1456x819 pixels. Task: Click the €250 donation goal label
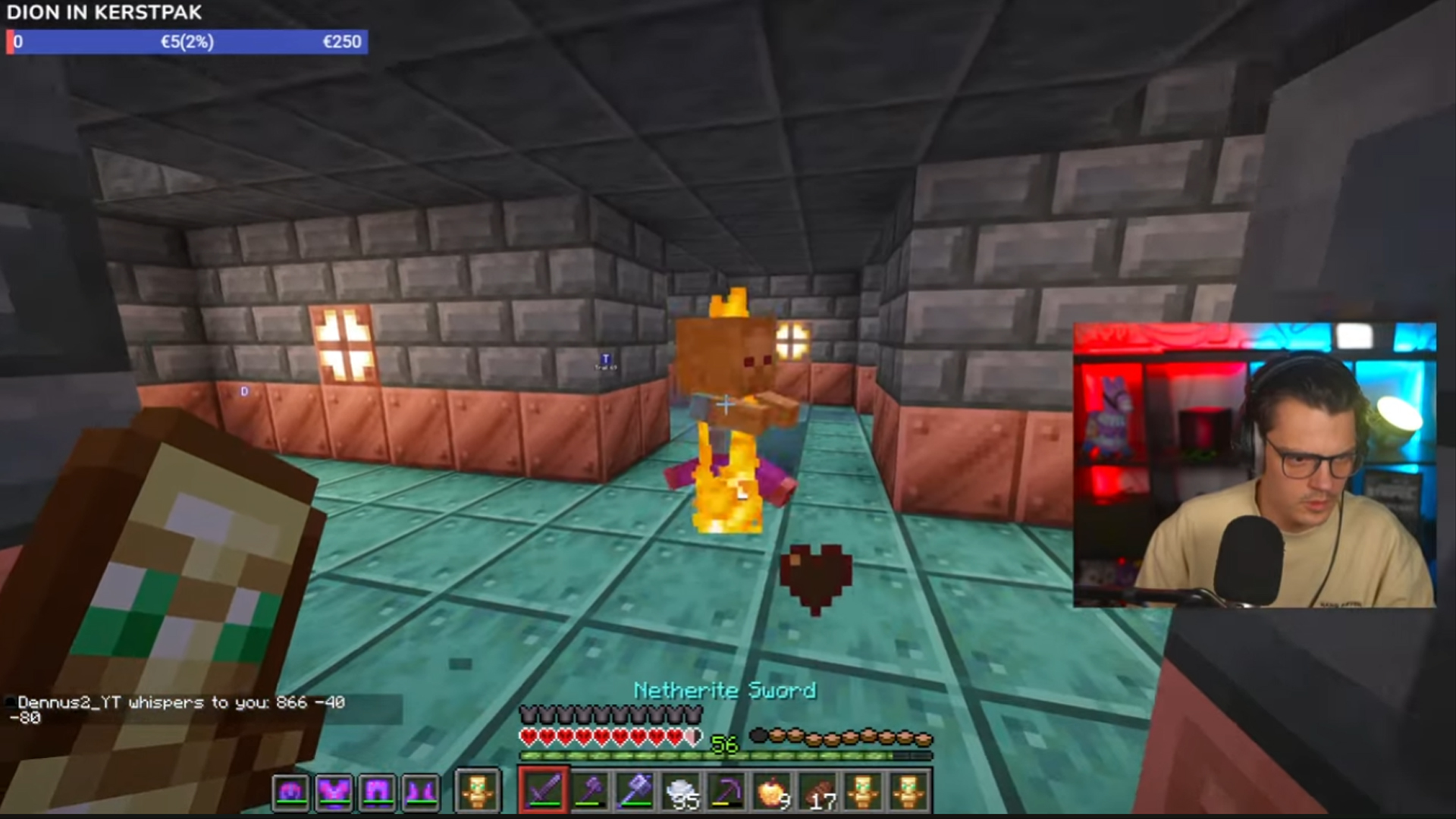tap(342, 42)
